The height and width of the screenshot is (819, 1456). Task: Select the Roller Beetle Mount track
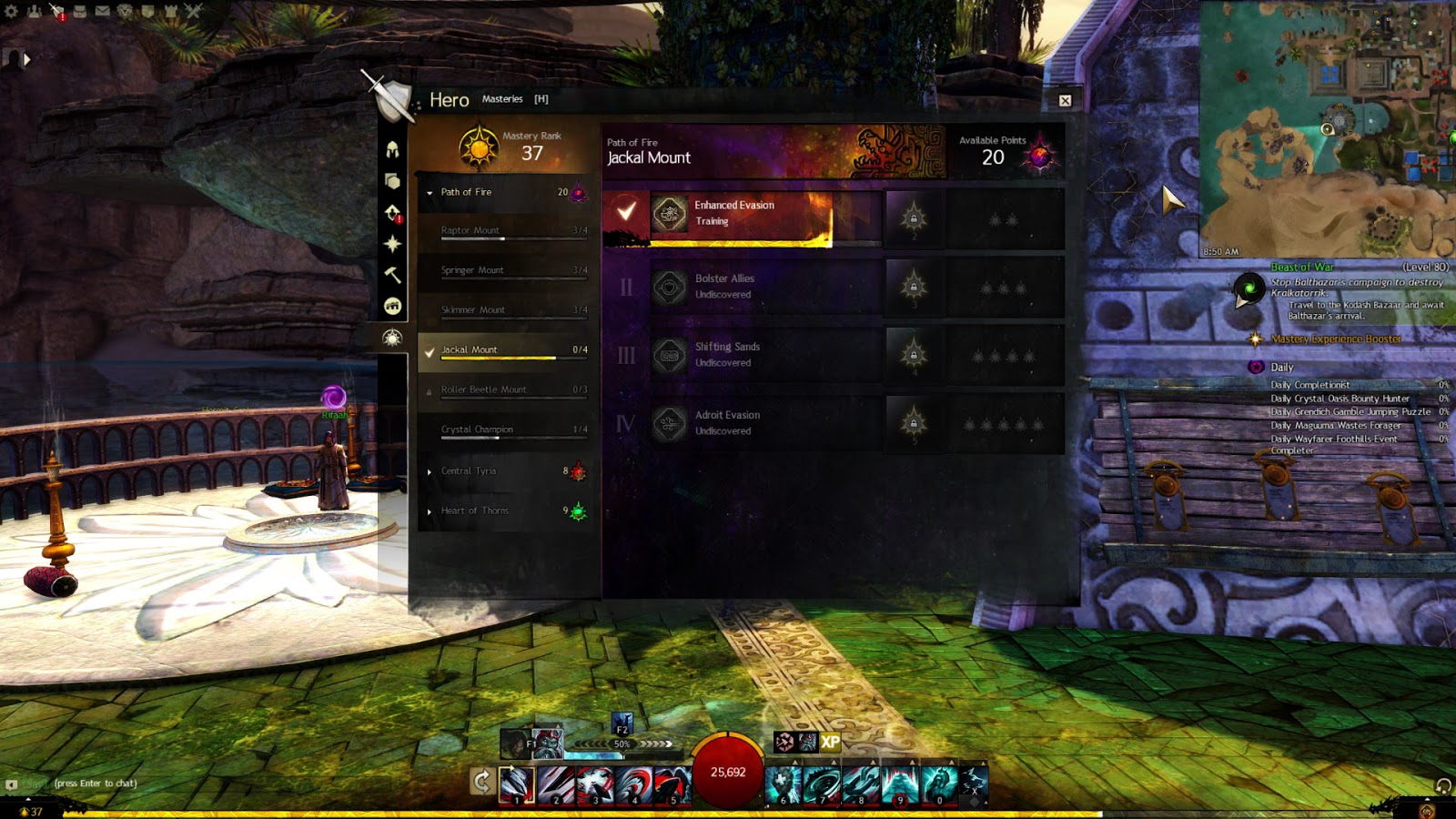click(503, 390)
